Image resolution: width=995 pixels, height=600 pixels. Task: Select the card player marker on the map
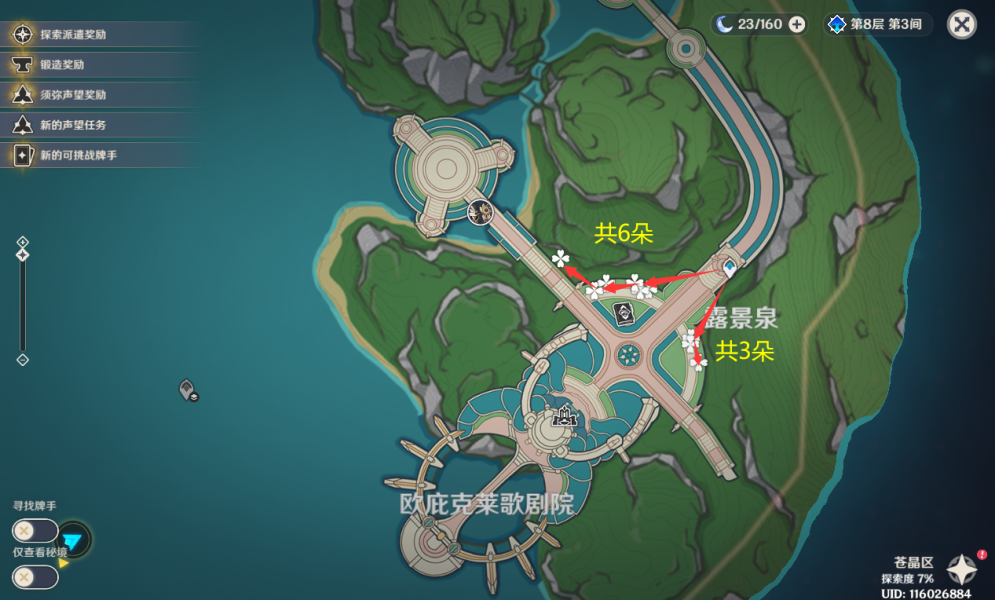tap(622, 314)
